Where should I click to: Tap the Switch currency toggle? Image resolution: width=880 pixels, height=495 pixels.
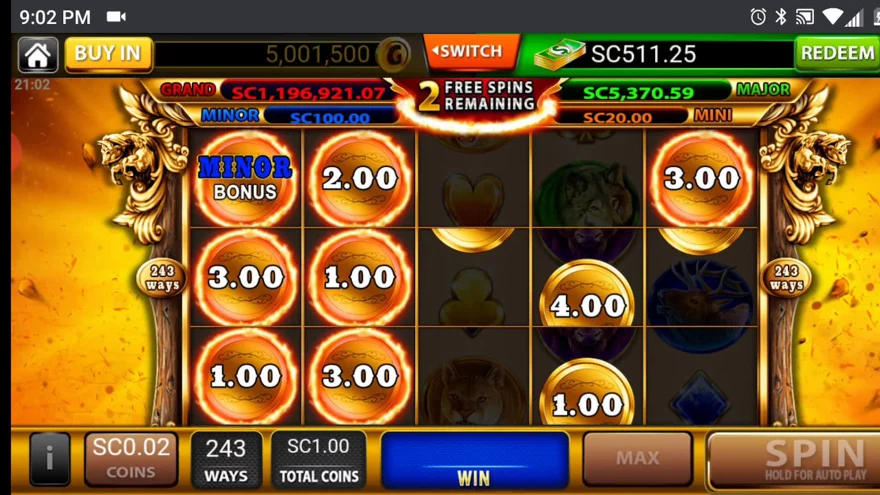[470, 52]
